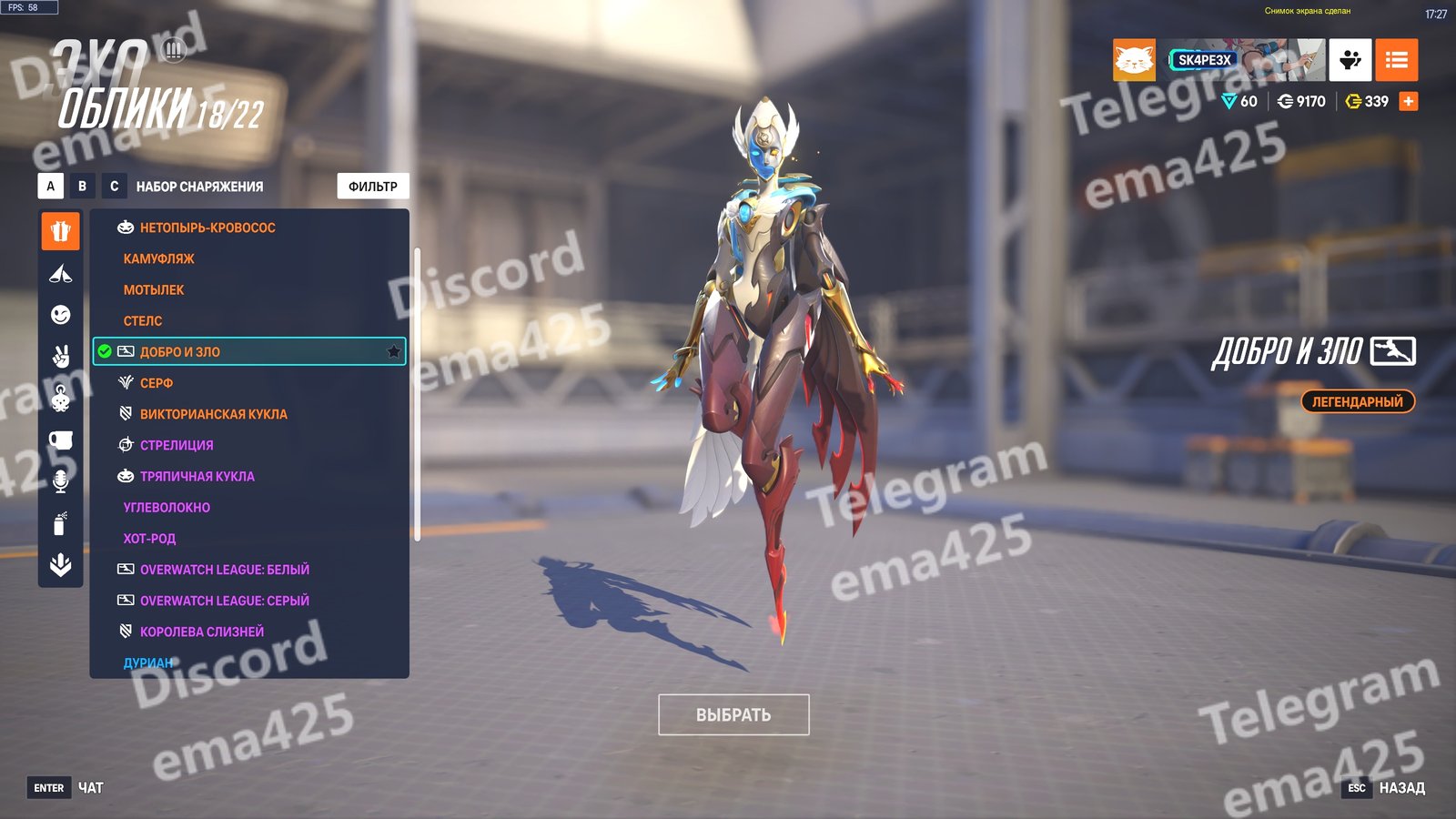Choose the УГЛЕВОЛОКНО skin
Screen dimensions: 1456x819
tap(167, 507)
